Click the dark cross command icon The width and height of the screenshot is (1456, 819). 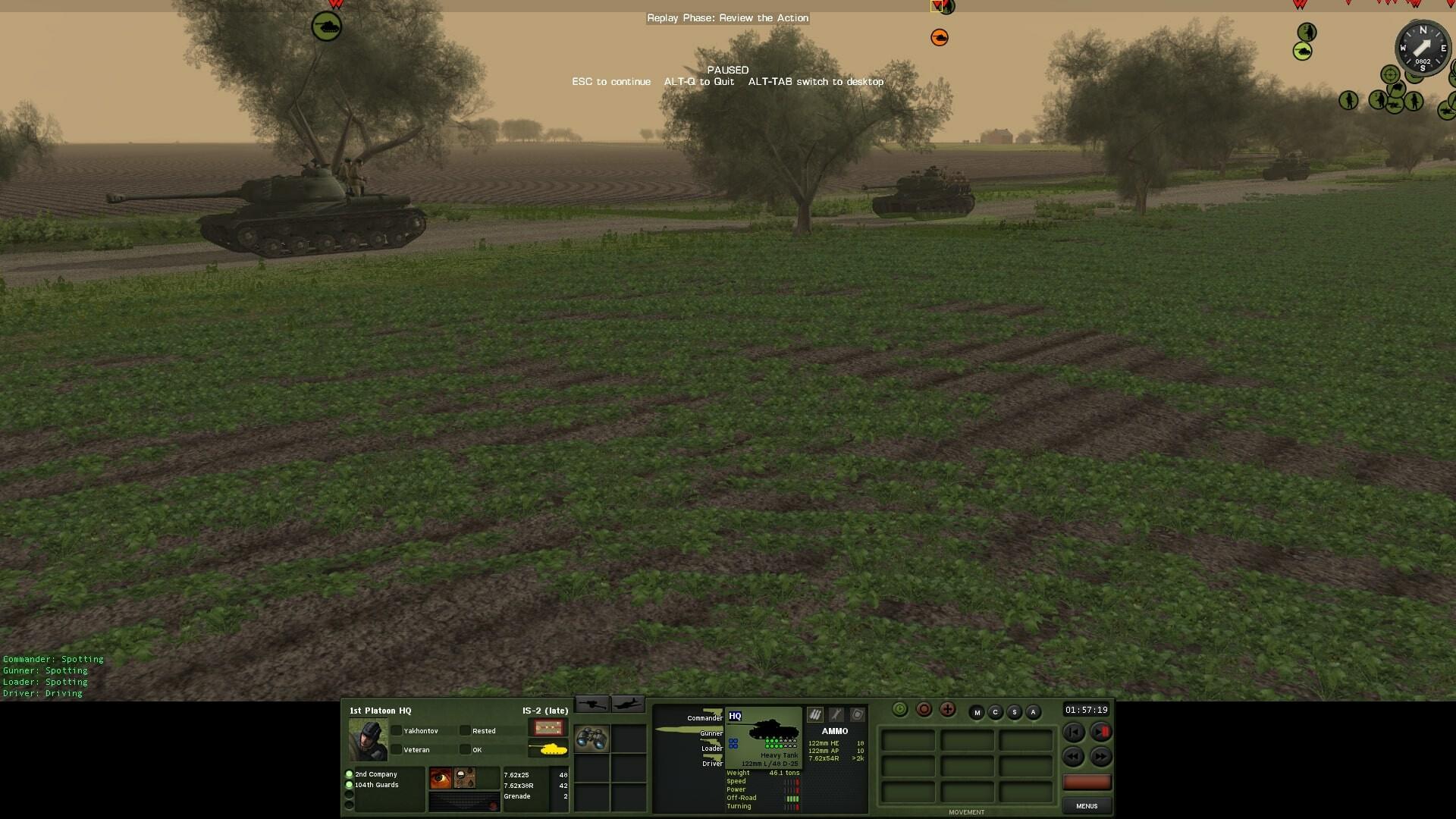coord(948,709)
